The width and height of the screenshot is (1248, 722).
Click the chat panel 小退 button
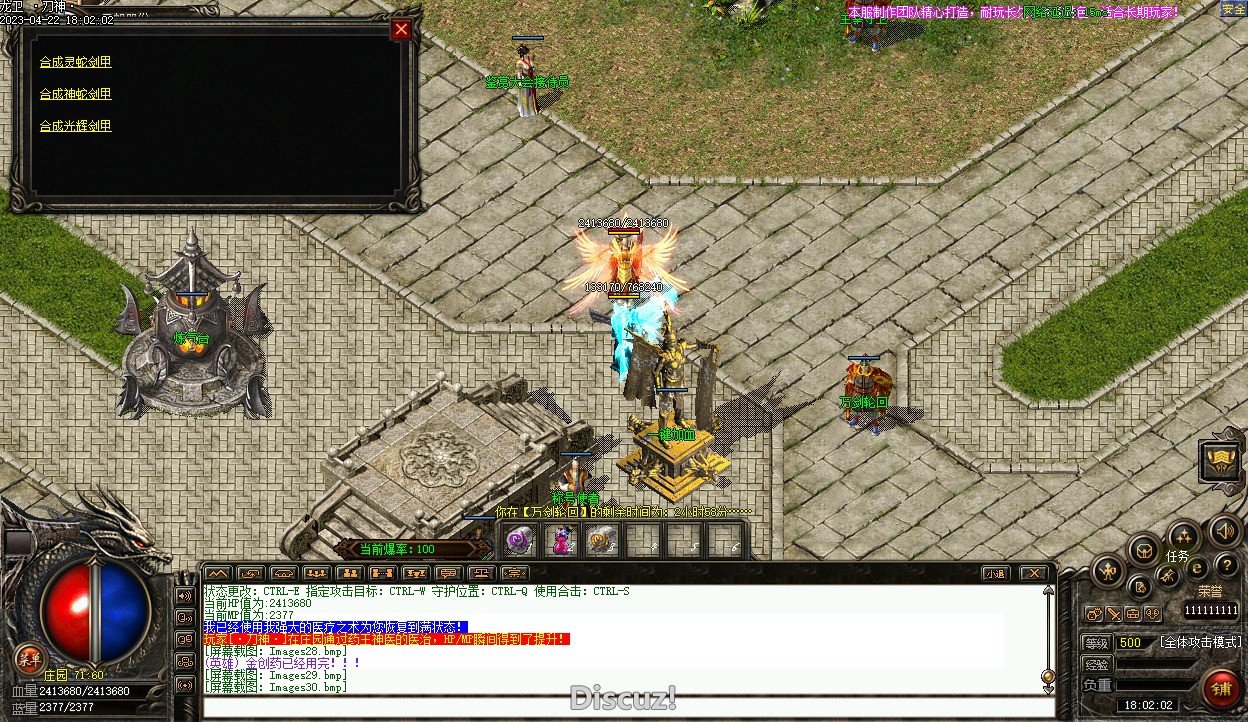[994, 573]
